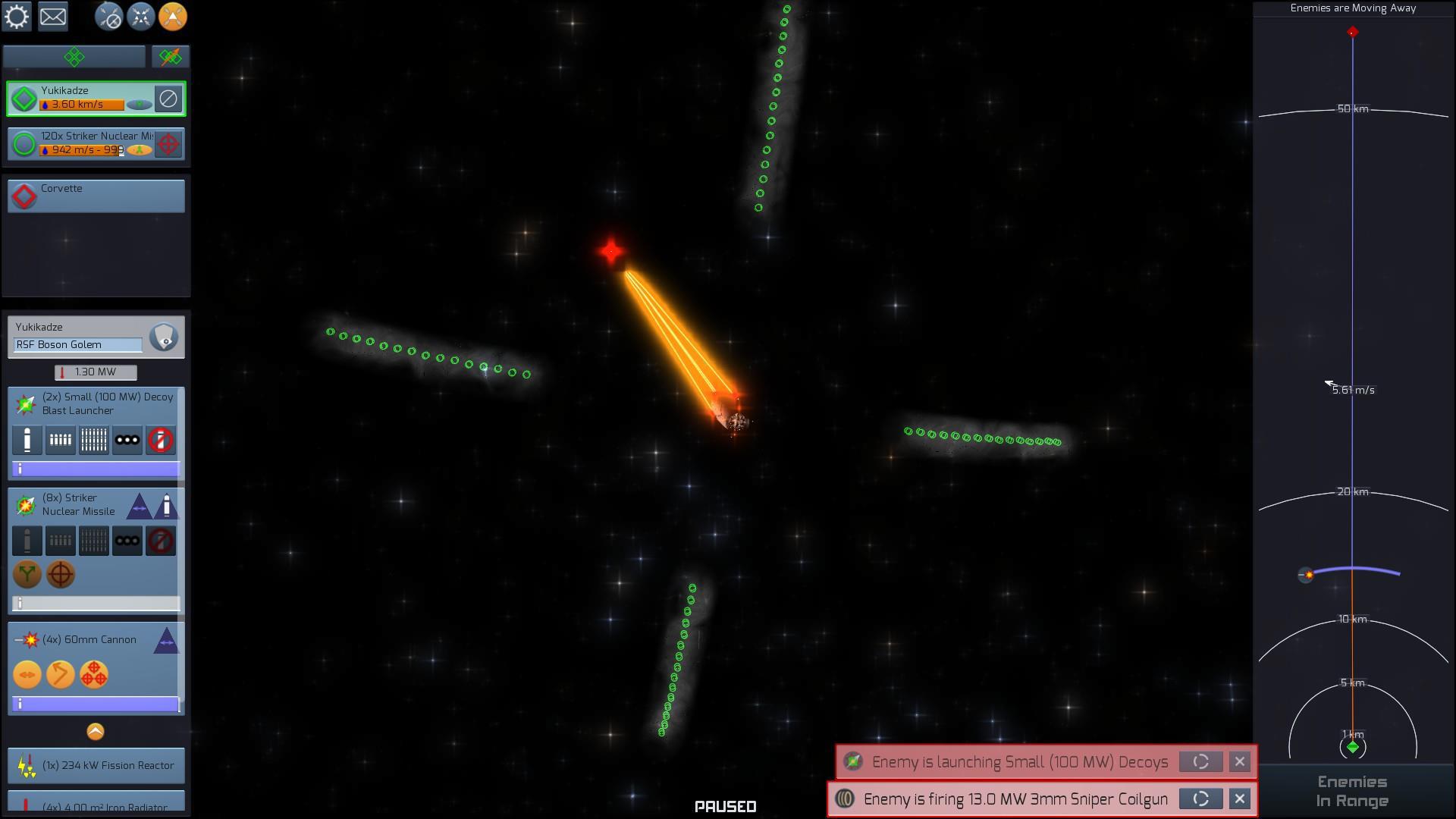Select the Striker Nuclear Missile group row

pos(83,144)
